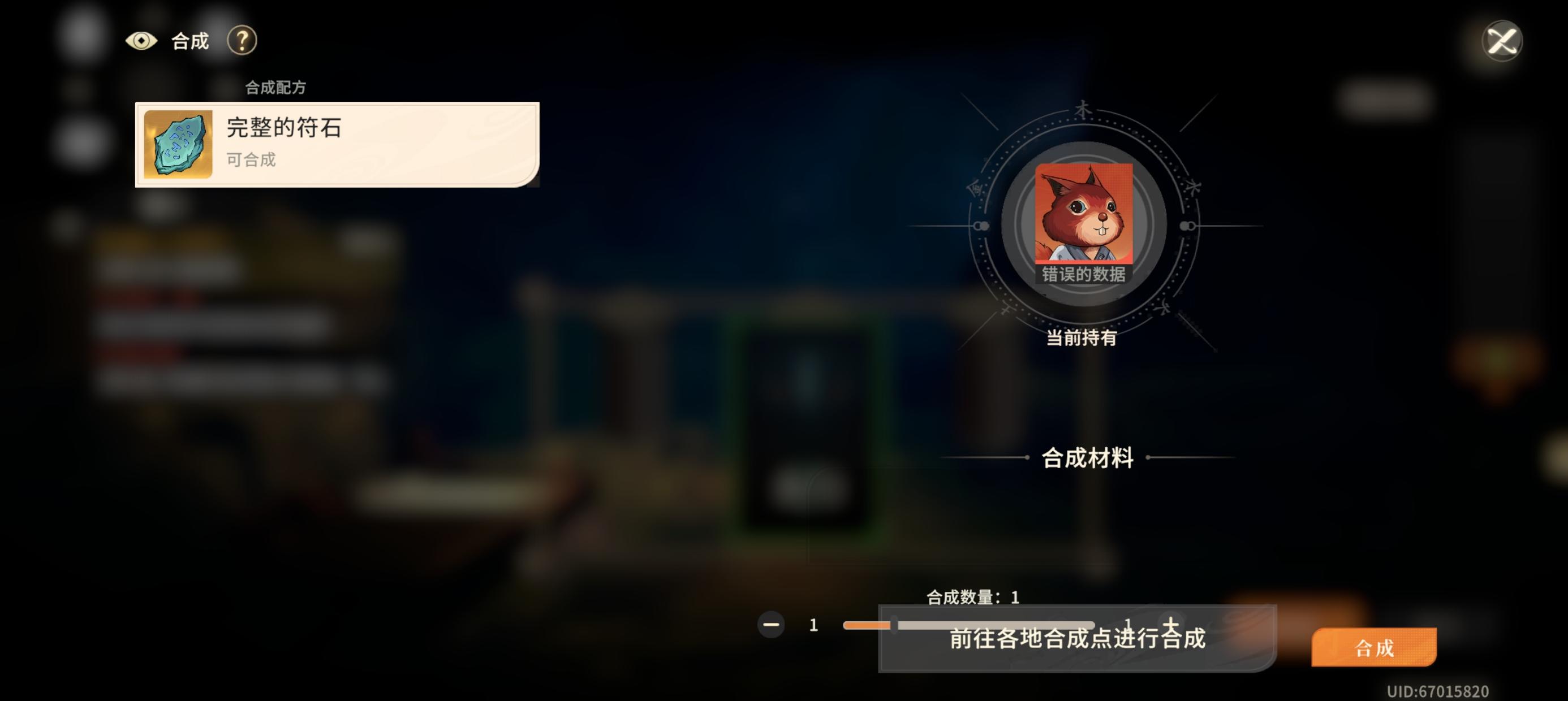
Task: Click the minus button to decrease quantity
Action: click(772, 625)
